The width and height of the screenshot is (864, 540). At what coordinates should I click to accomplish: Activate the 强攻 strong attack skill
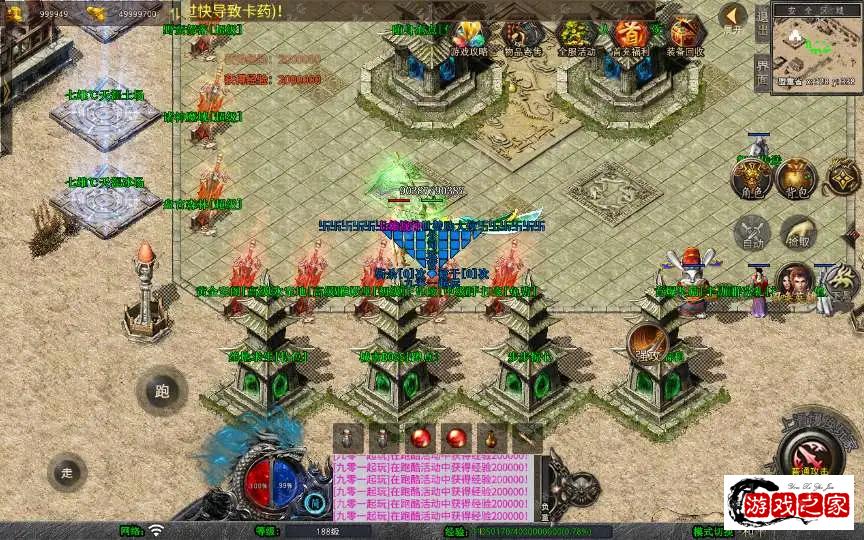649,345
